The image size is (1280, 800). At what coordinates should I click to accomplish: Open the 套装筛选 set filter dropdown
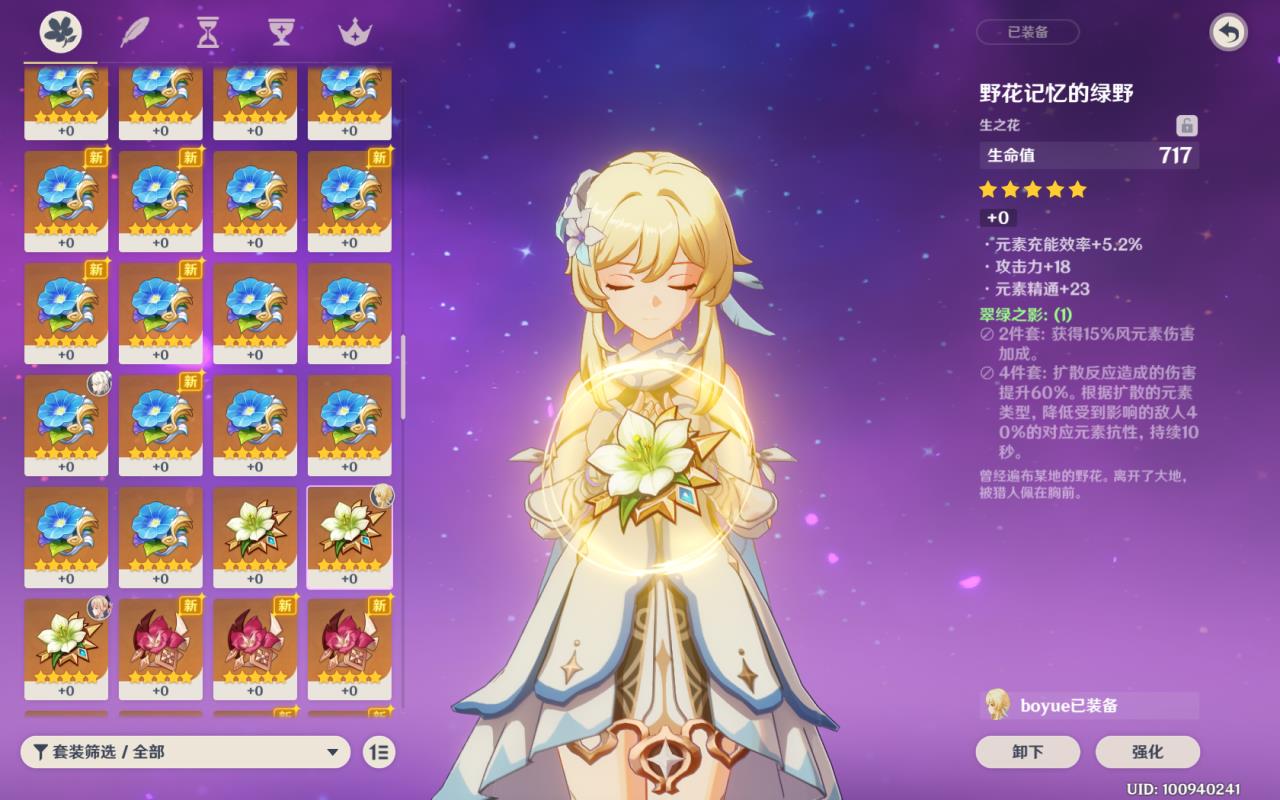pyautogui.click(x=185, y=752)
